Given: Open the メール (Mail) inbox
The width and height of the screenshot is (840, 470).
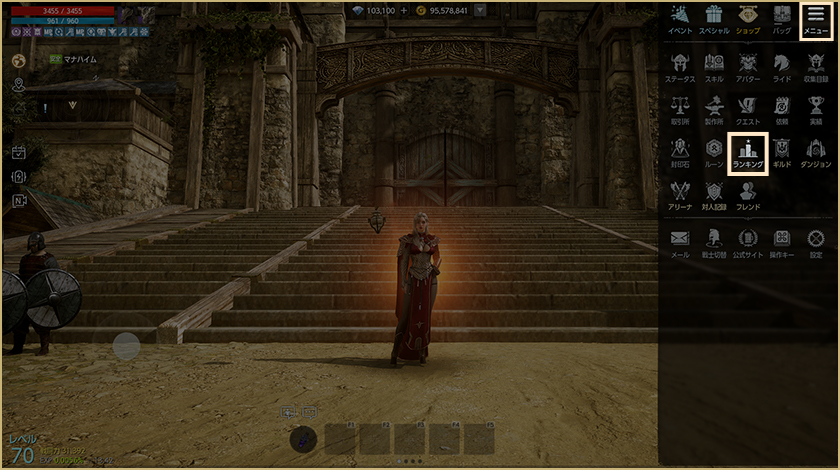Looking at the screenshot, I should pos(680,243).
